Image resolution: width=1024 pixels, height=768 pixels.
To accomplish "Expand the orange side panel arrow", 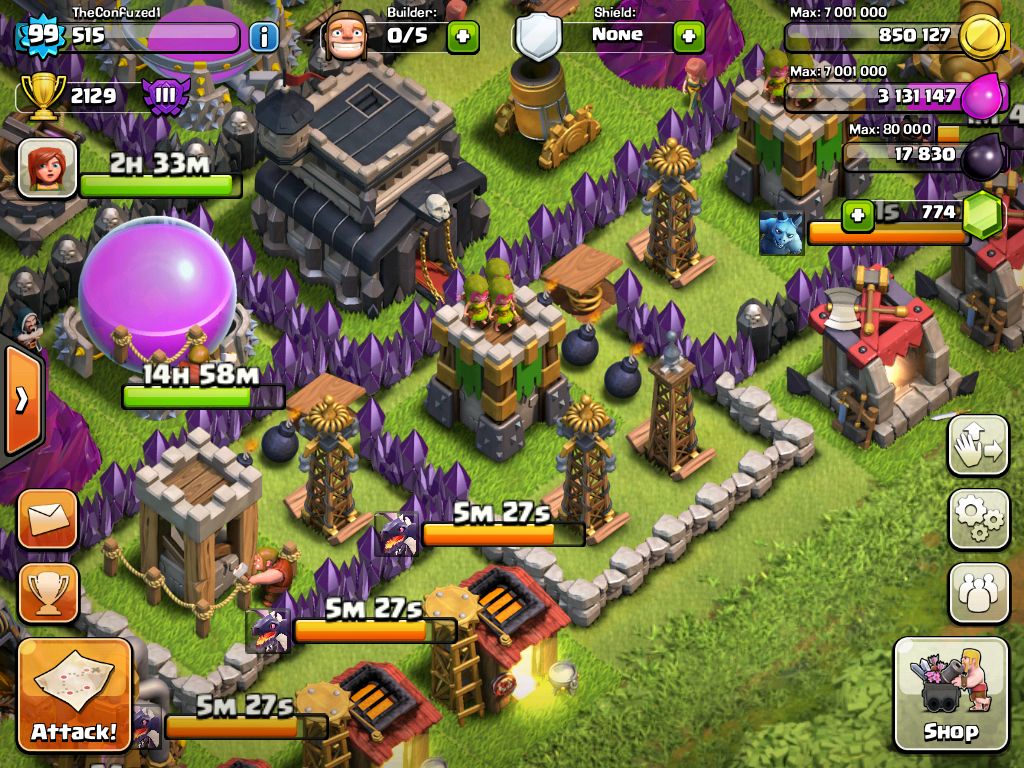I will point(22,400).
